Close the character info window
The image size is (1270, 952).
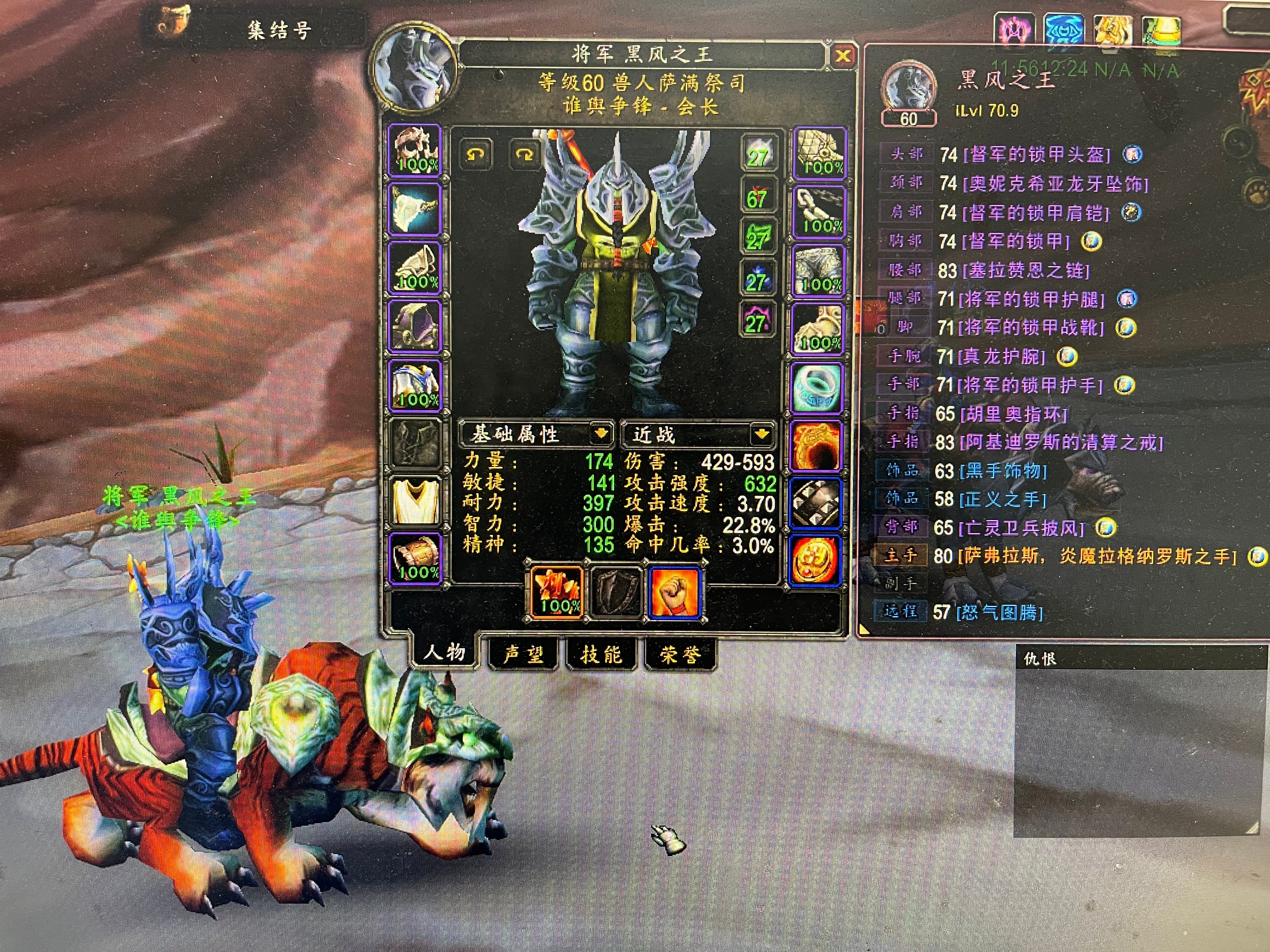pyautogui.click(x=842, y=56)
